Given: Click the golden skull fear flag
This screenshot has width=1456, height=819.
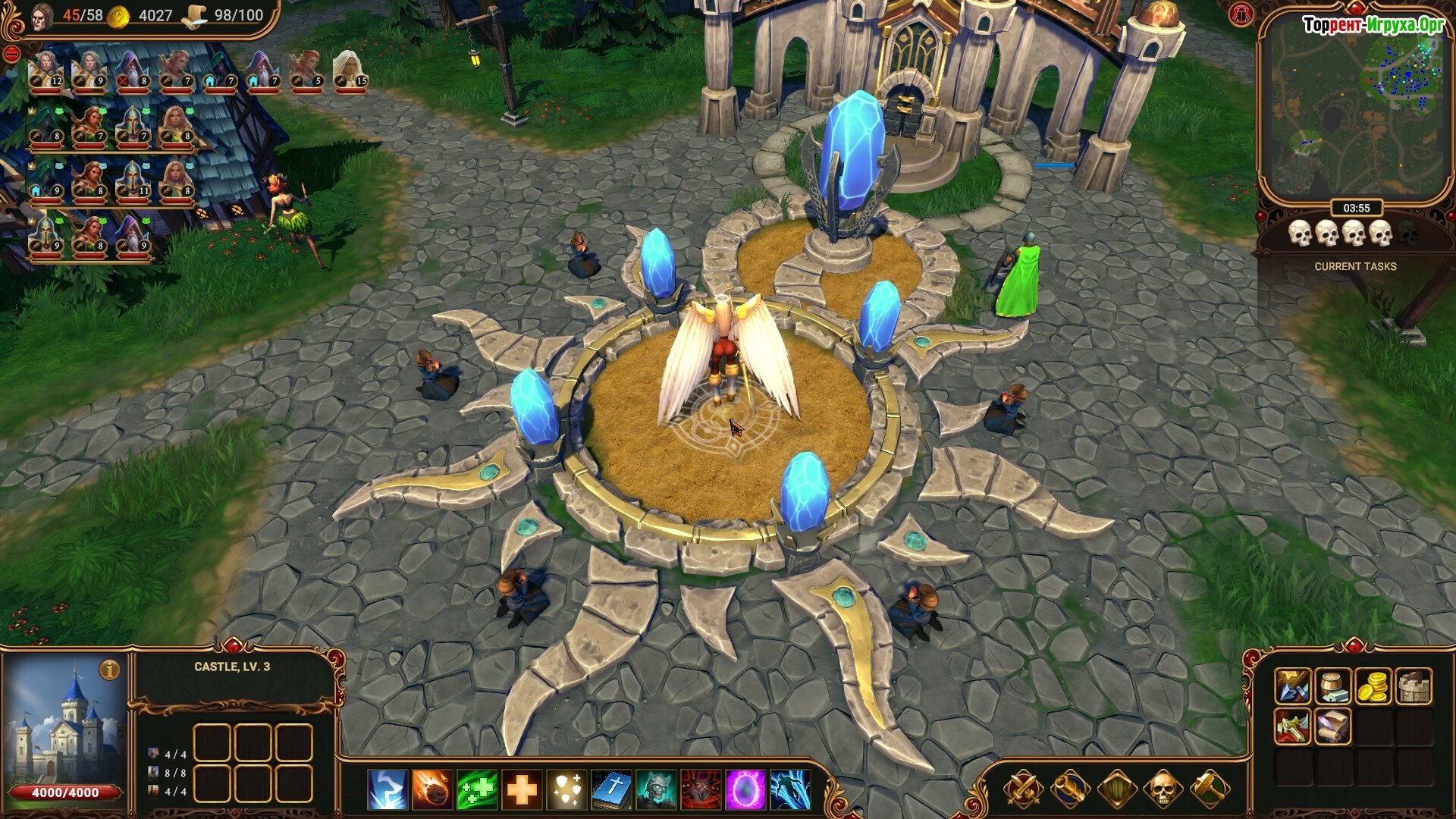Looking at the screenshot, I should pos(1162,789).
